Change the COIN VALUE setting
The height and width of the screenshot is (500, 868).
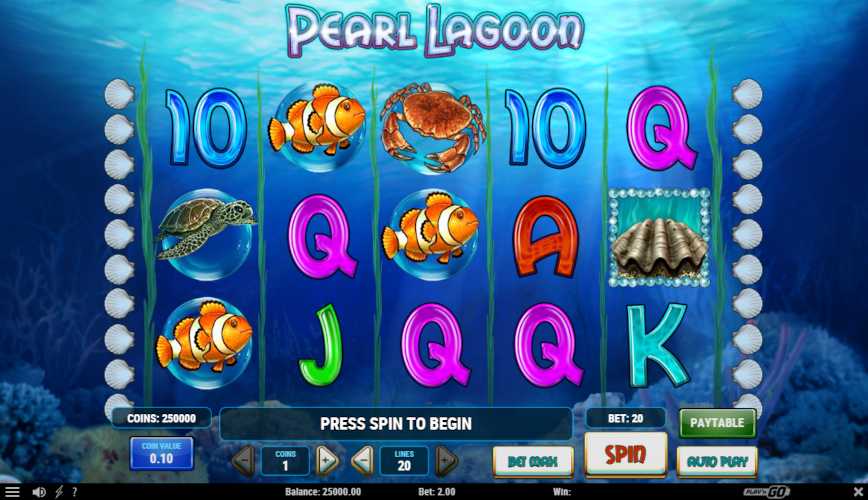(x=161, y=453)
